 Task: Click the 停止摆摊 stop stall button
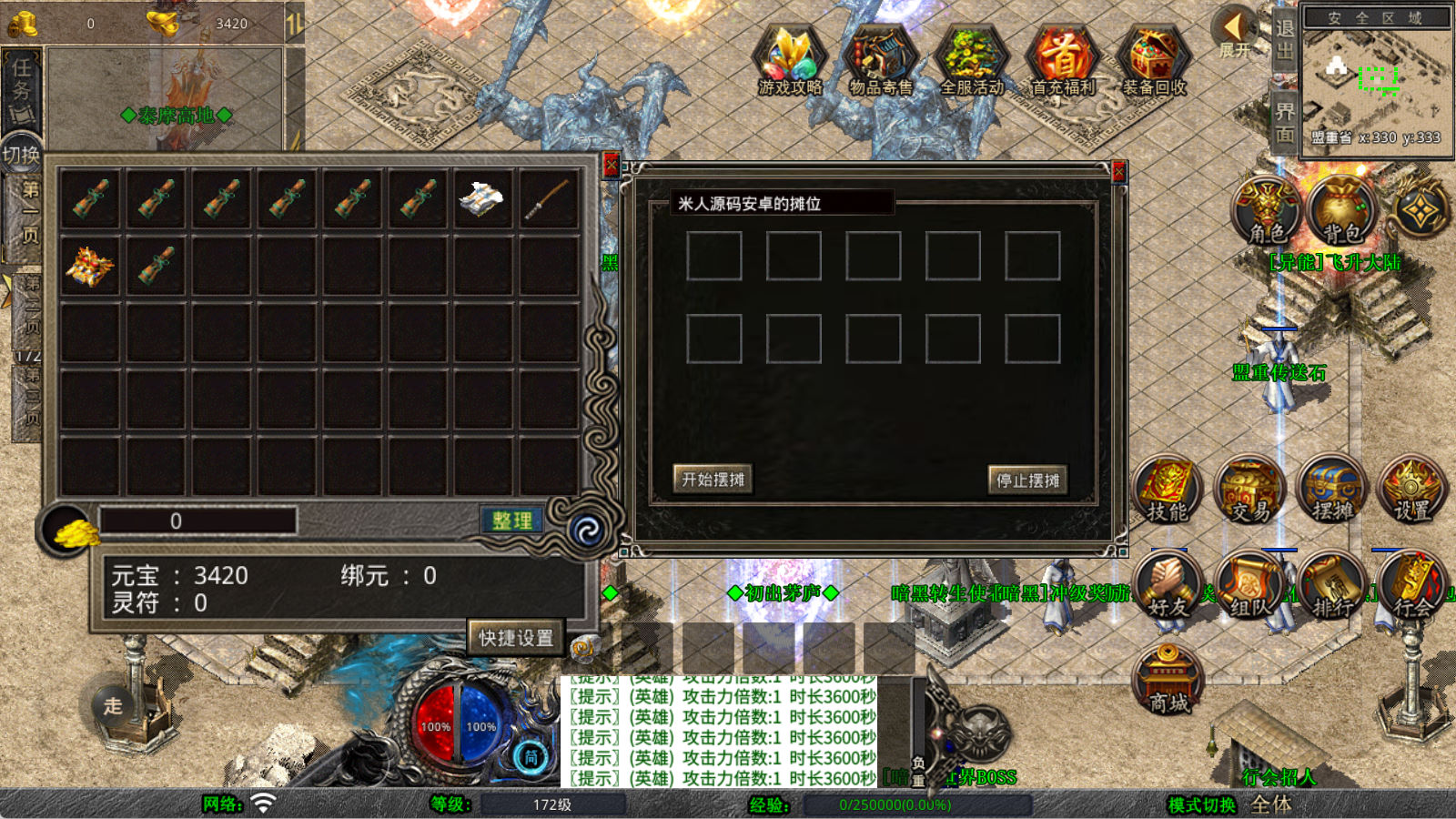pos(1027,480)
